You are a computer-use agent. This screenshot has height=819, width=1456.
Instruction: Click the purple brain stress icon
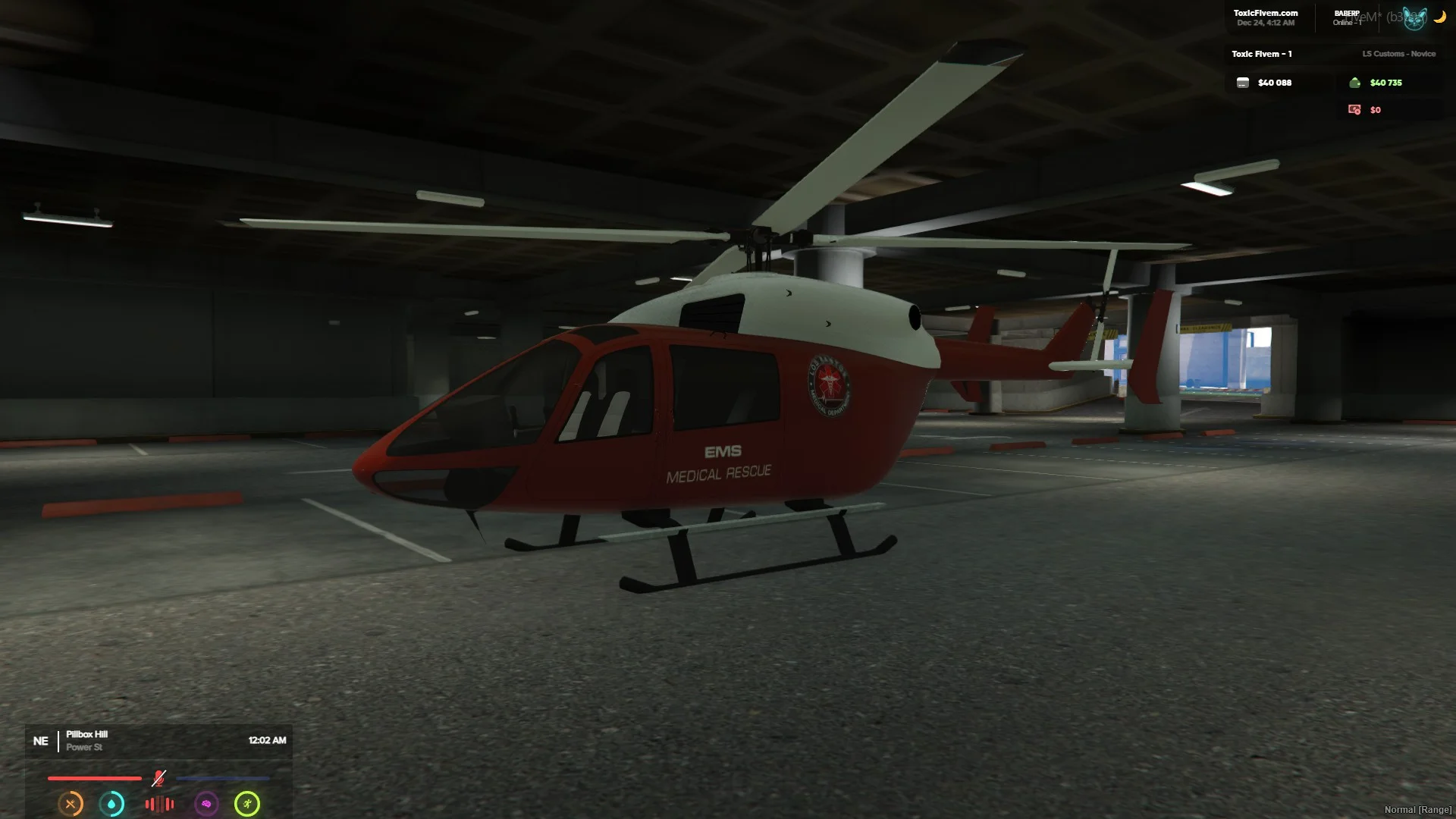[206, 804]
